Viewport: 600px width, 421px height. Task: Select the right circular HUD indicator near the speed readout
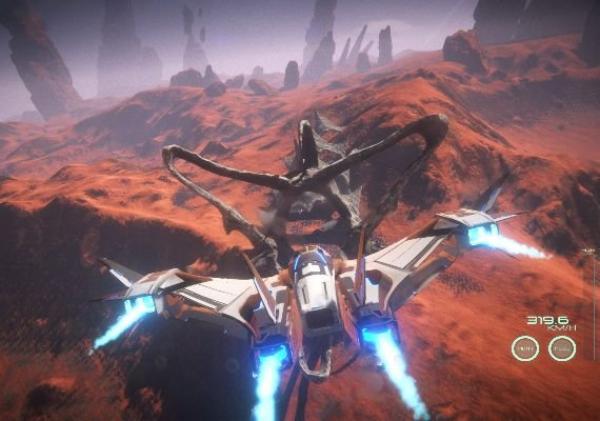point(562,348)
